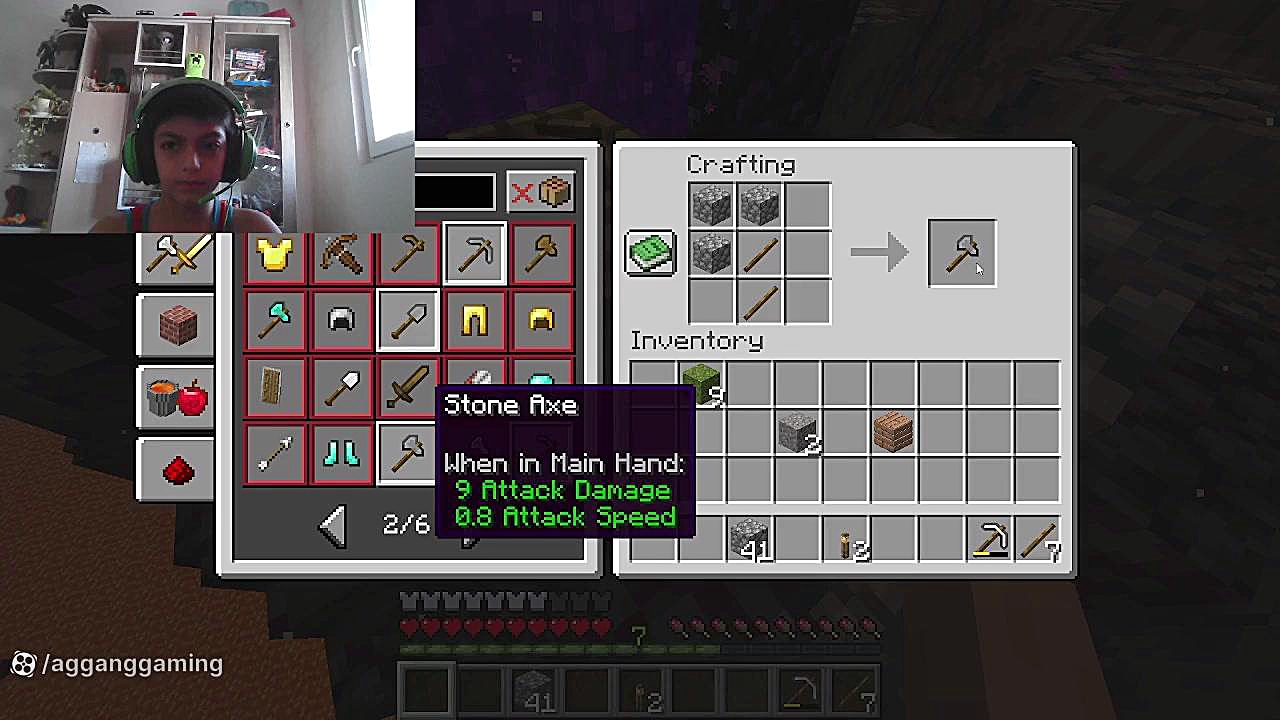The height and width of the screenshot is (720, 1280).
Task: Select the wooden sword recipe
Action: point(408,387)
